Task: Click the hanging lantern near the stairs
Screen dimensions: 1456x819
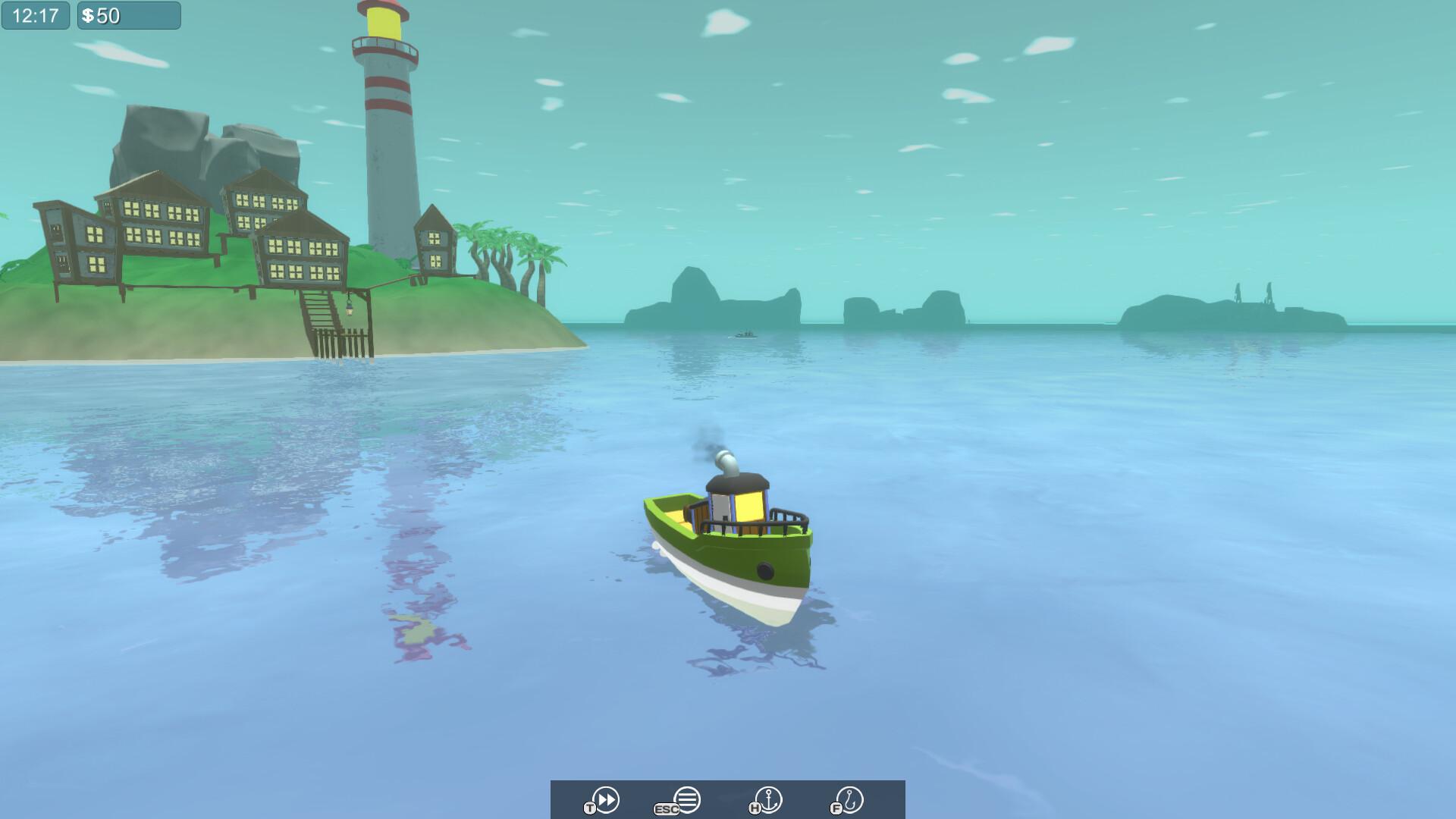Action: point(350,309)
